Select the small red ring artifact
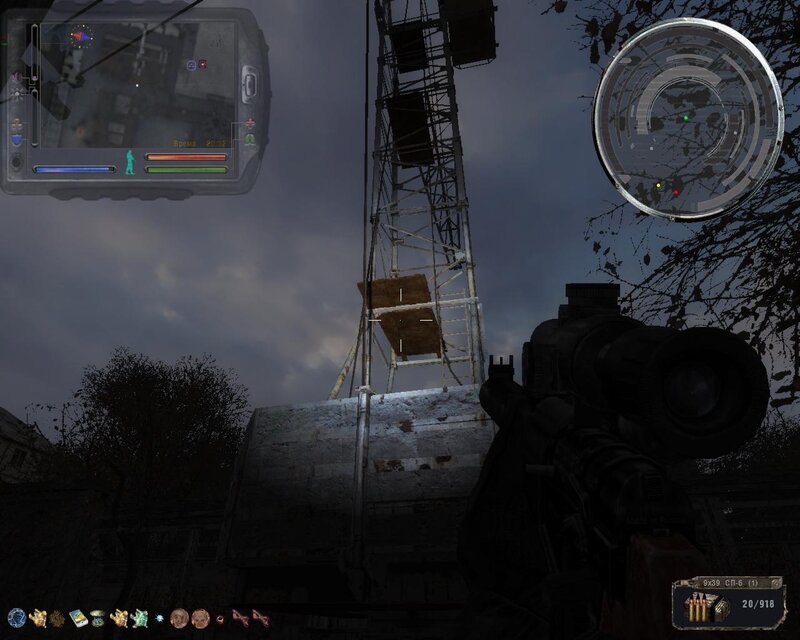Screen dimensions: 800x640 [x=220, y=618]
